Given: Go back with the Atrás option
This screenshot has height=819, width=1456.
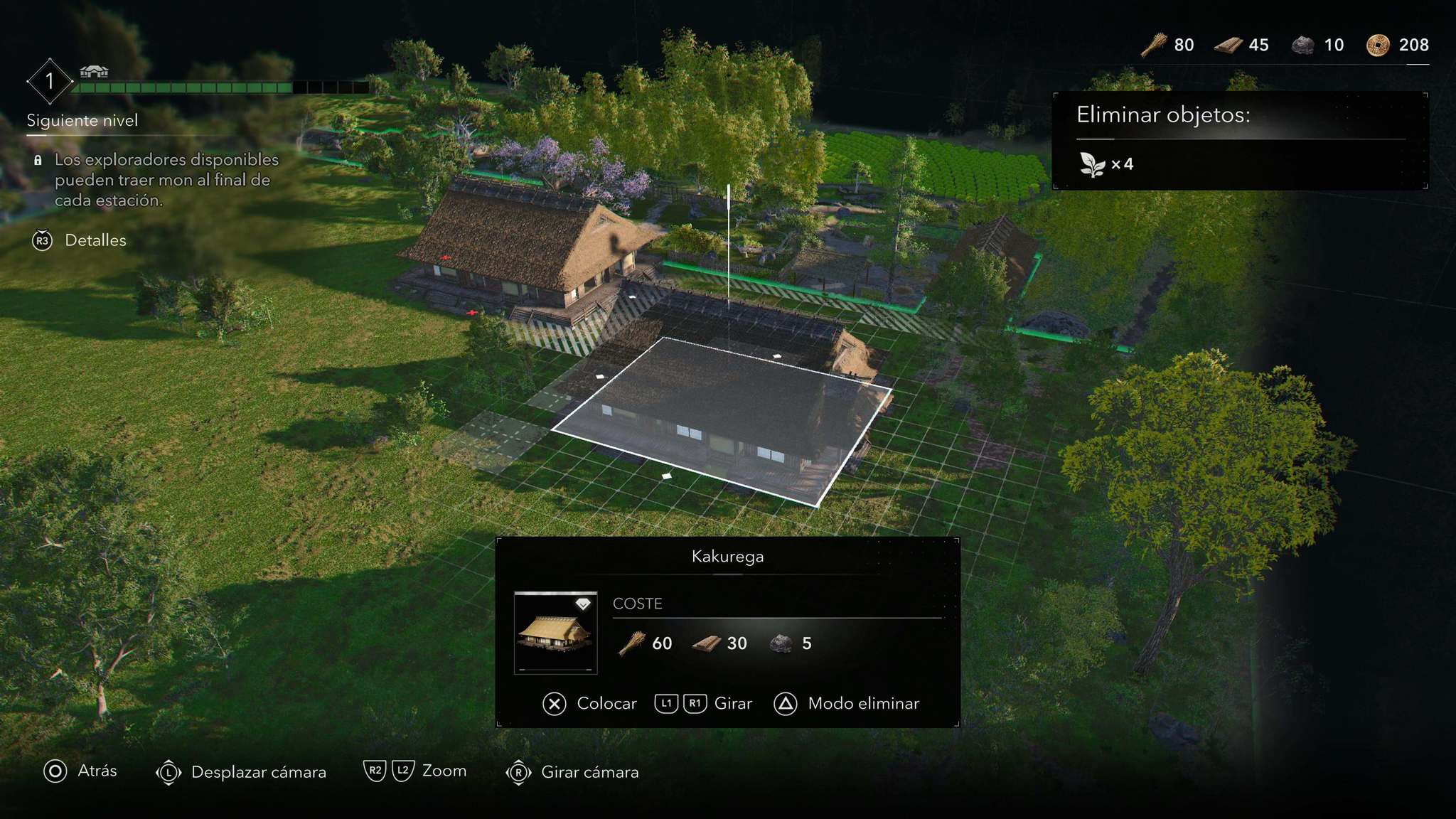Looking at the screenshot, I should (x=80, y=771).
